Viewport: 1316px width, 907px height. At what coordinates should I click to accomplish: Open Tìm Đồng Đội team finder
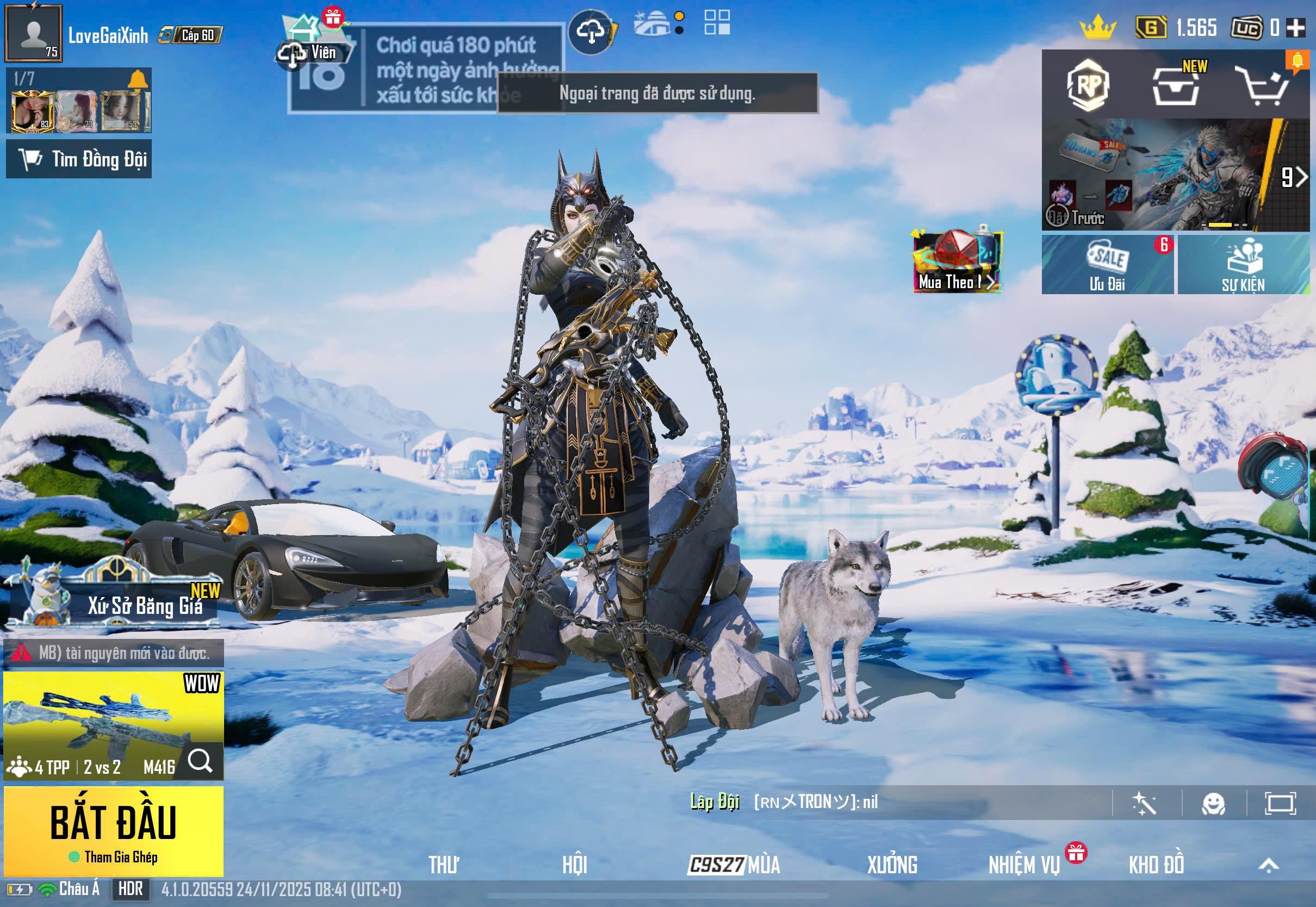(x=79, y=159)
